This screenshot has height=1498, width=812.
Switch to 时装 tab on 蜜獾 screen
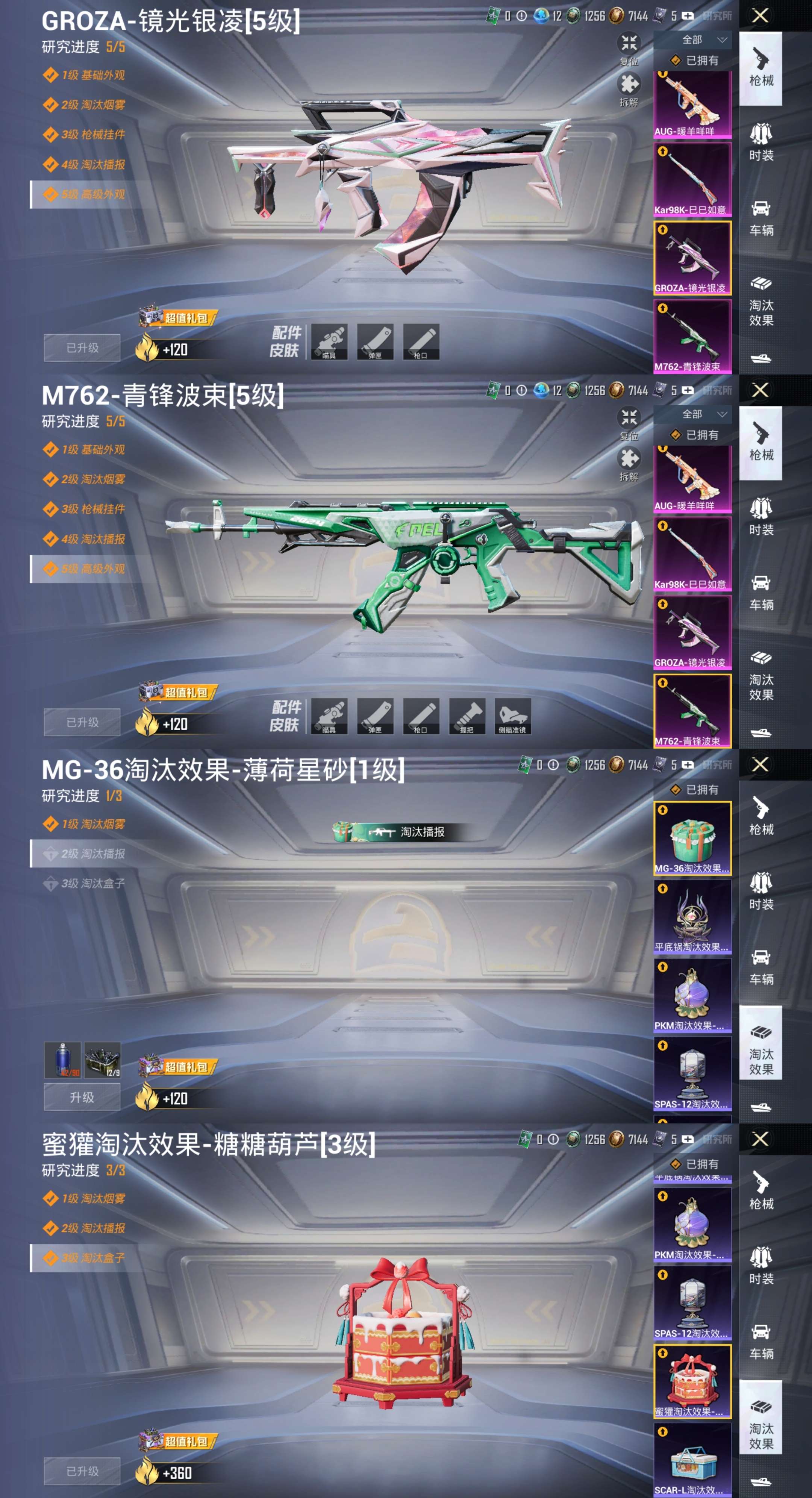pyautogui.click(x=761, y=1265)
